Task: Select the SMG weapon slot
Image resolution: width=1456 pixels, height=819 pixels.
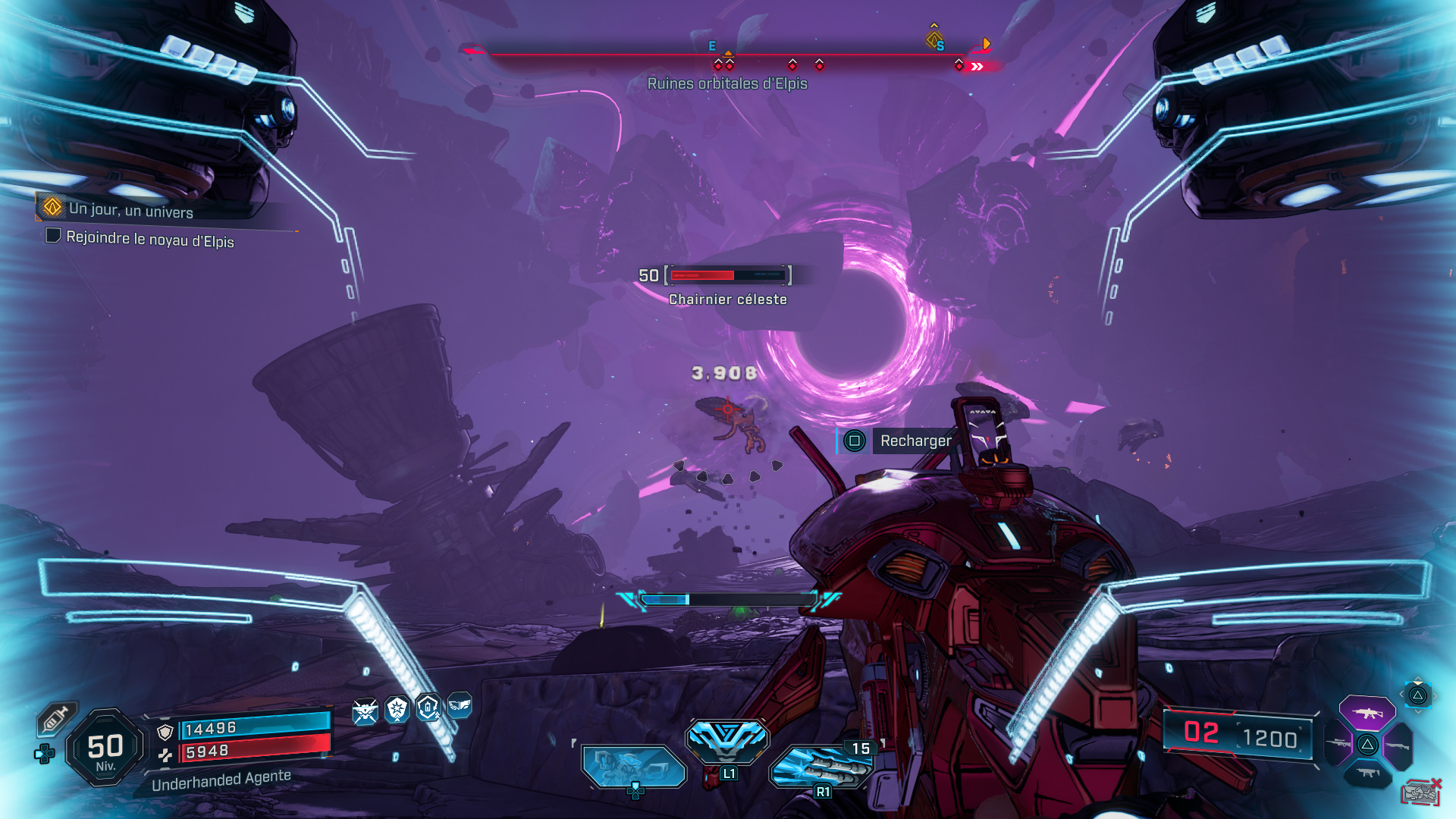Action: tap(1368, 772)
